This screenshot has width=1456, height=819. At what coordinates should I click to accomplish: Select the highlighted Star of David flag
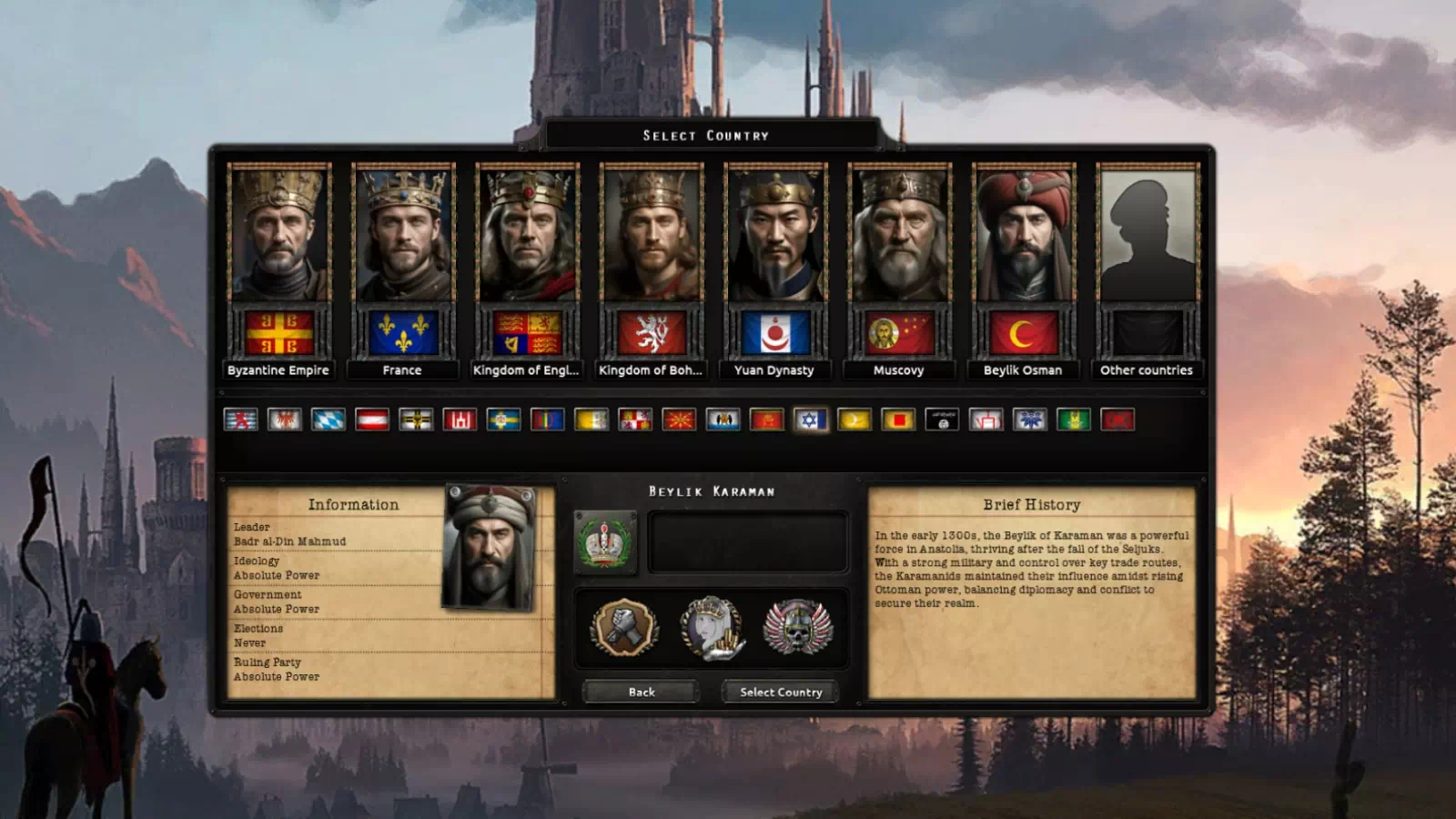pyautogui.click(x=810, y=420)
